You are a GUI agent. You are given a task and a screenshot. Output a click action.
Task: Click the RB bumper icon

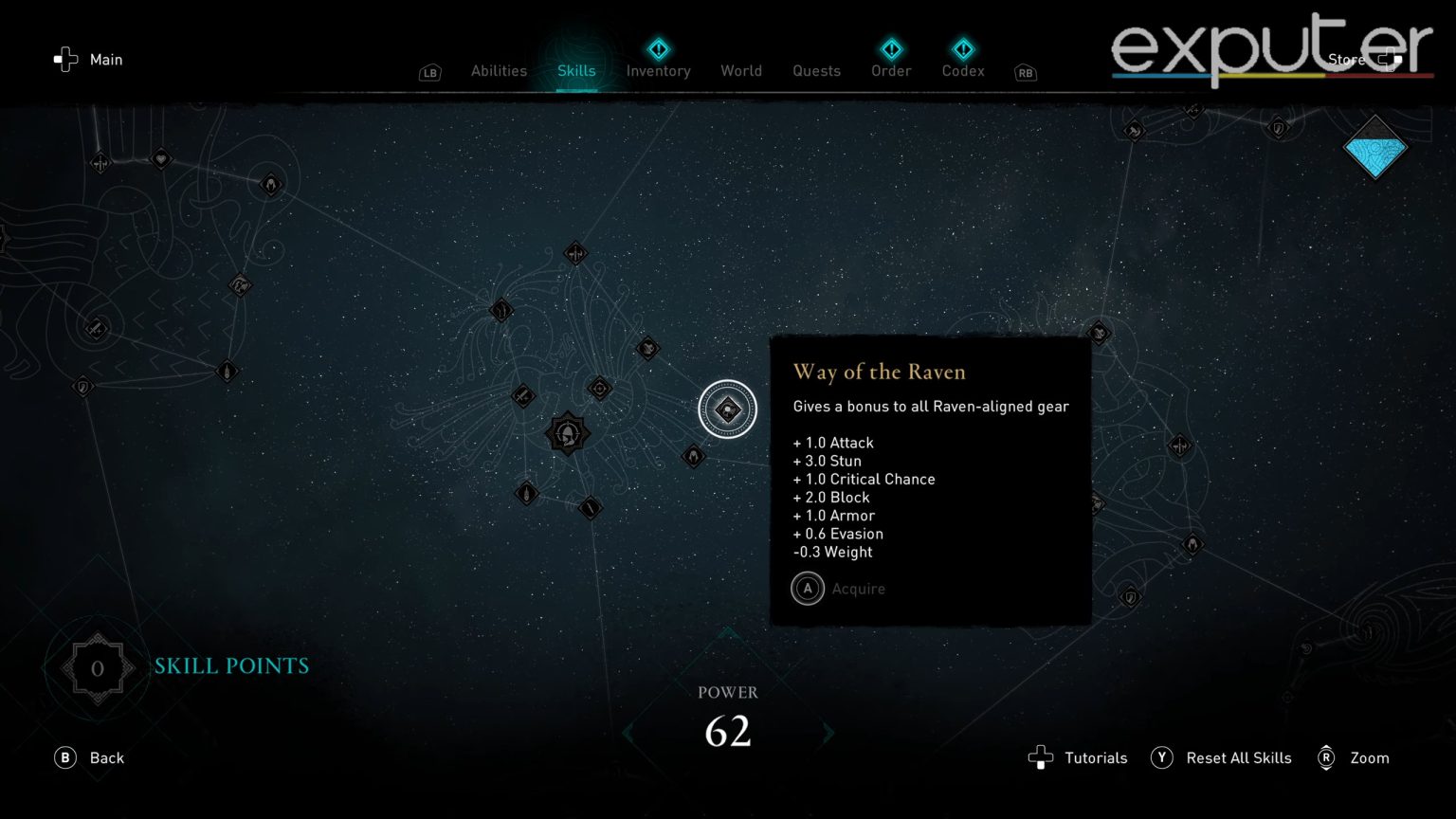tap(1025, 72)
